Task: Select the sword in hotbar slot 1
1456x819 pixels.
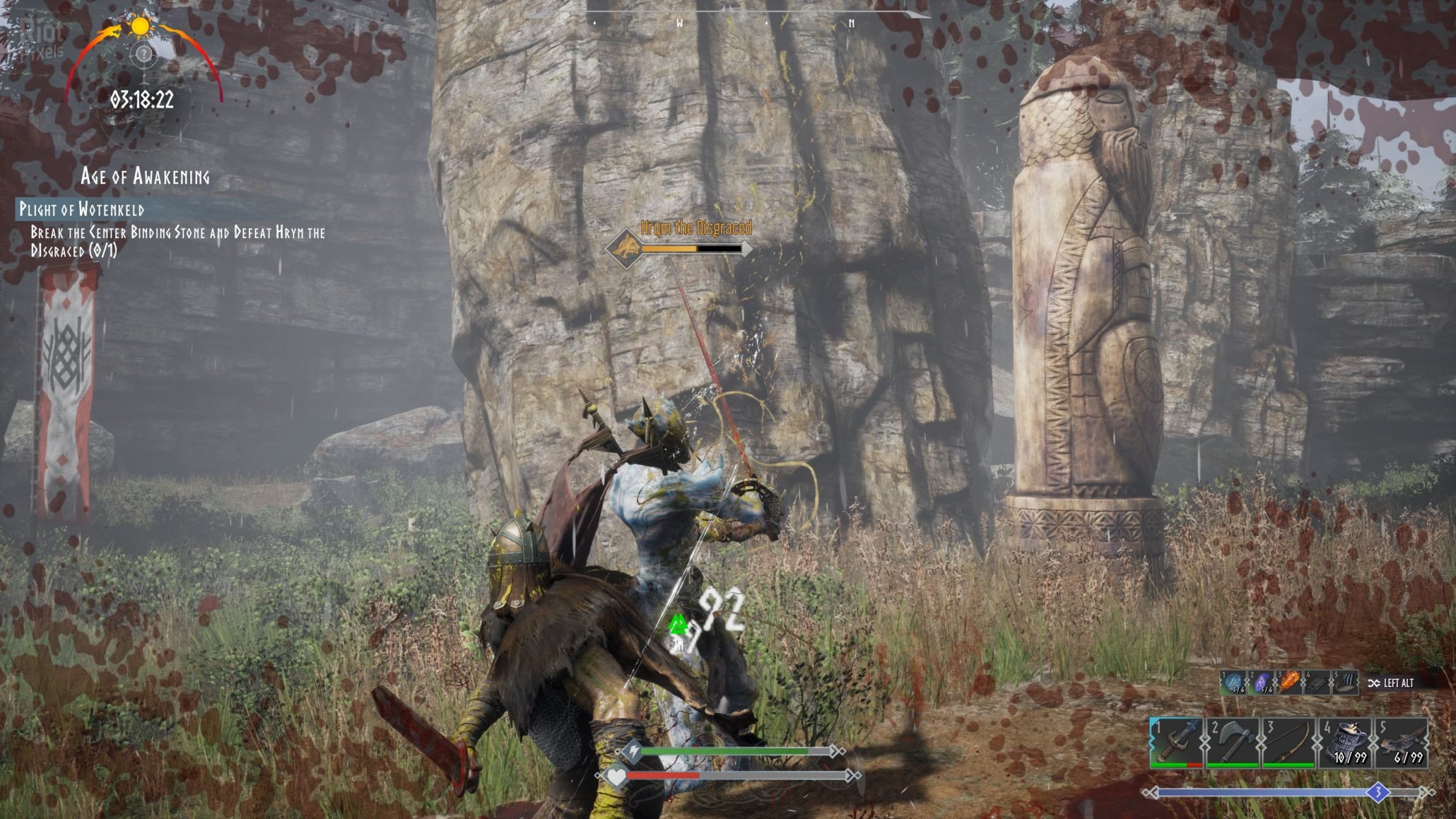Action: pos(1177,742)
